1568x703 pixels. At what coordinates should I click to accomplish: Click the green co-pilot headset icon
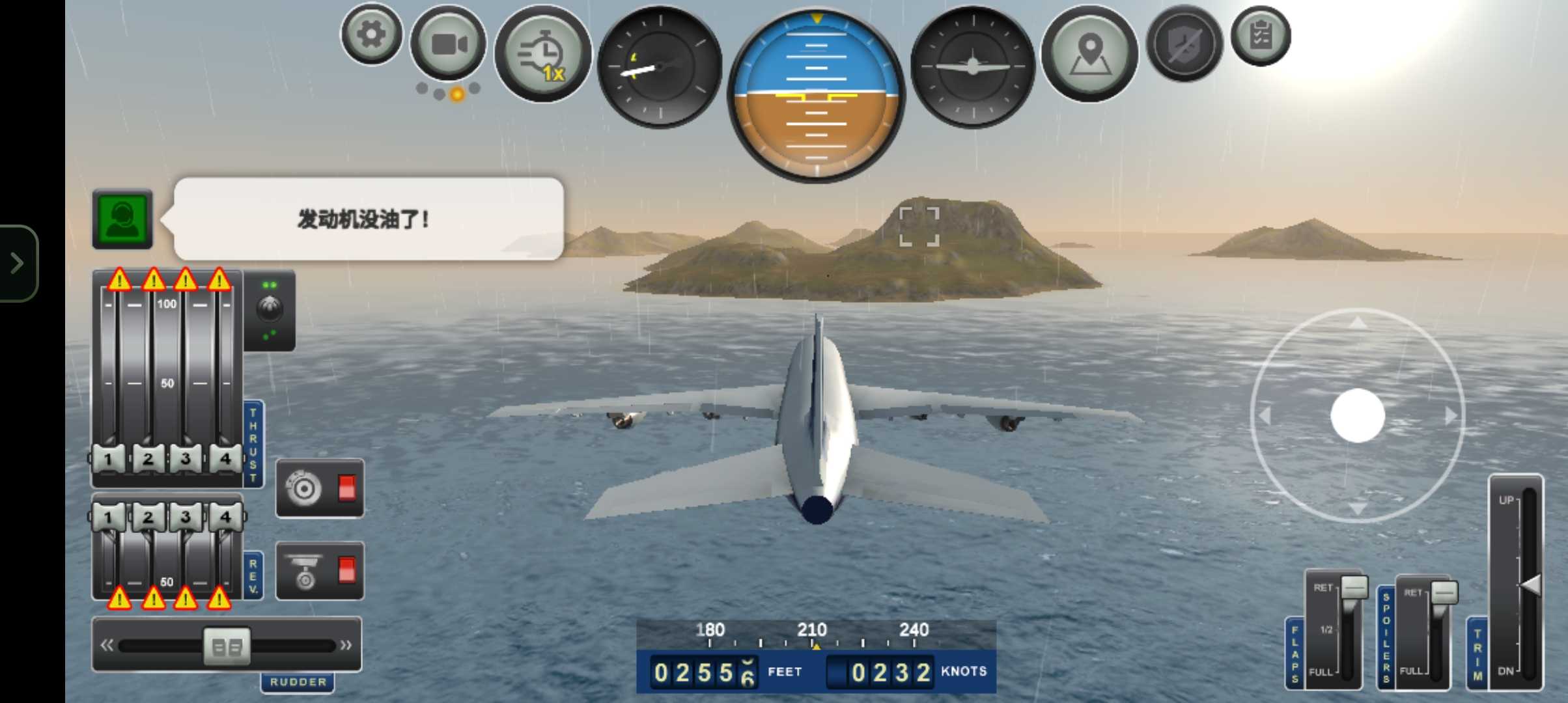point(122,219)
